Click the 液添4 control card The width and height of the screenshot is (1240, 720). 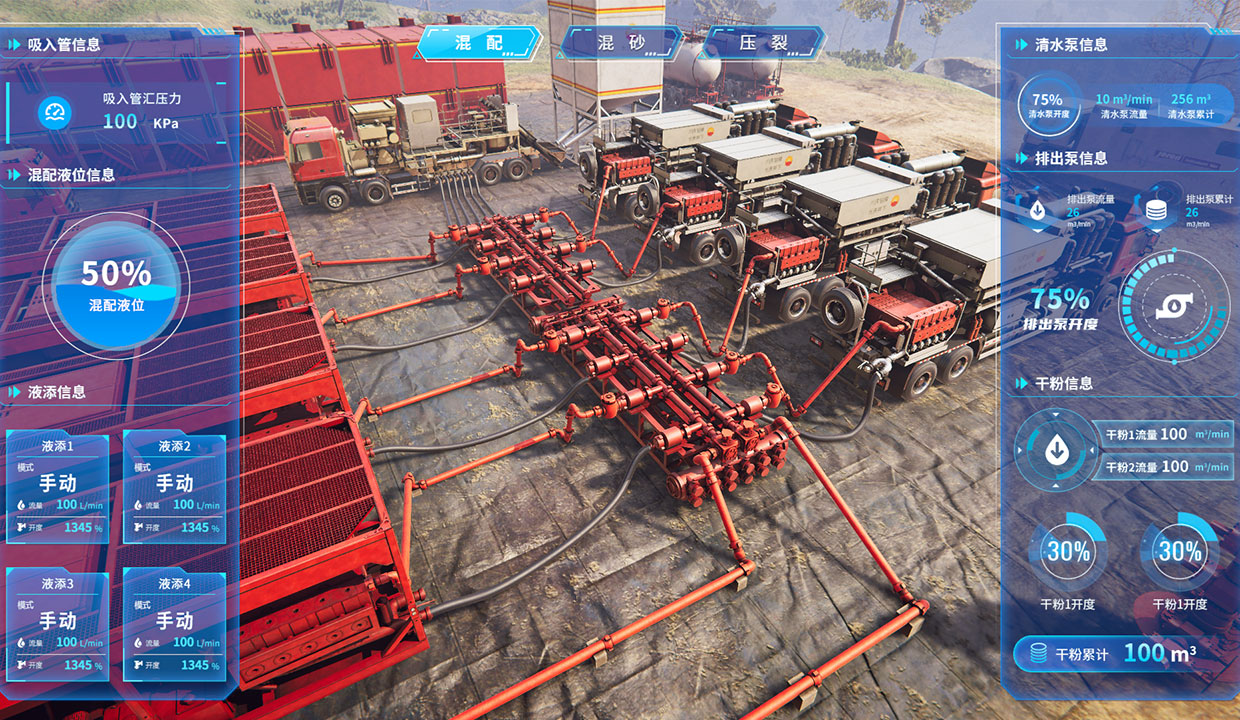[174, 624]
